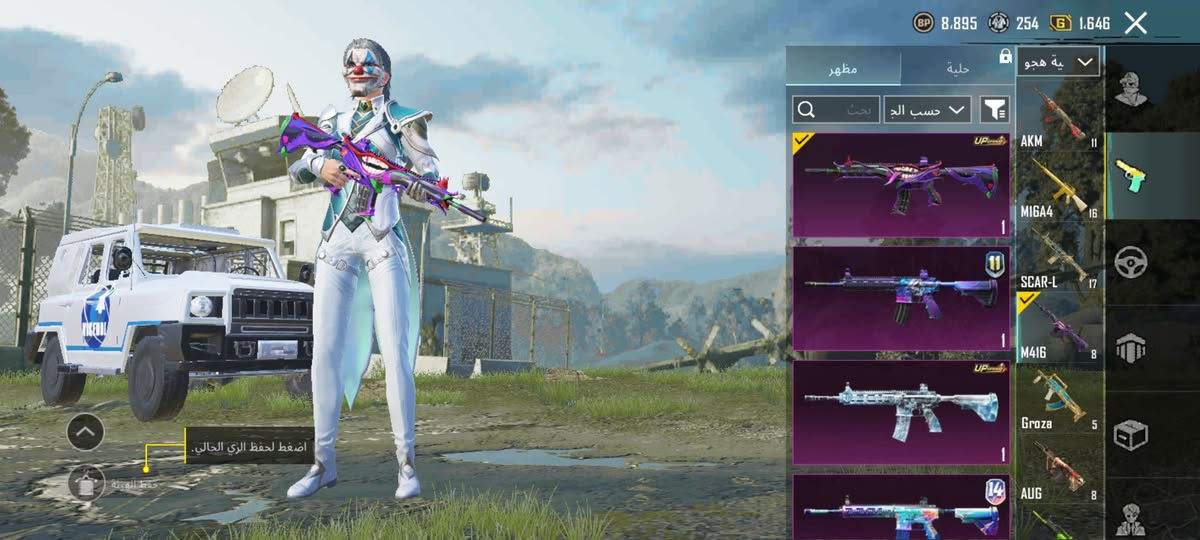Close the inventory screen with the X
Image resolution: width=1200 pixels, height=540 pixels.
1135,23
